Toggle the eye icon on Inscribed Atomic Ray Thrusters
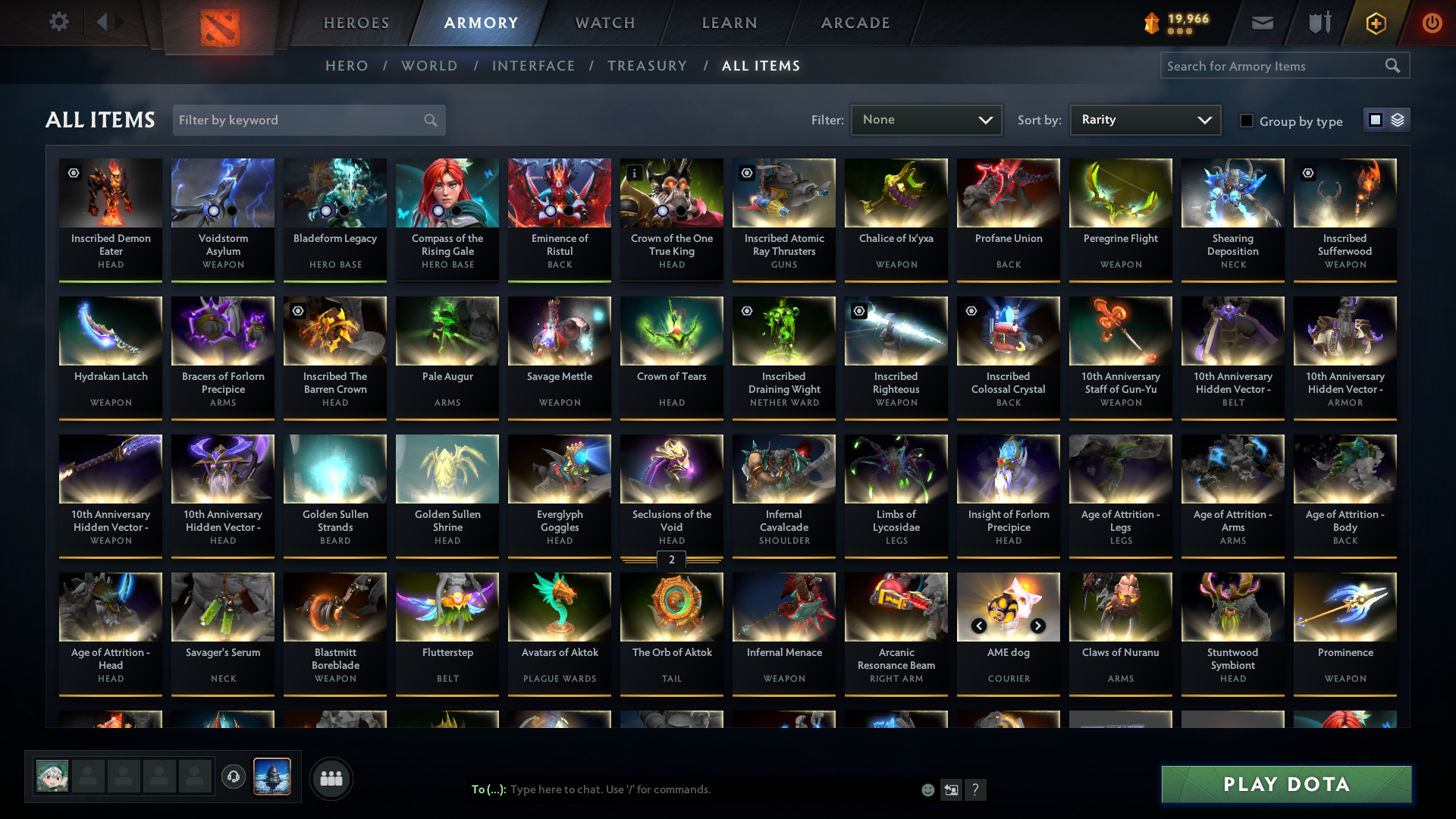This screenshot has width=1456, height=819. [747, 173]
